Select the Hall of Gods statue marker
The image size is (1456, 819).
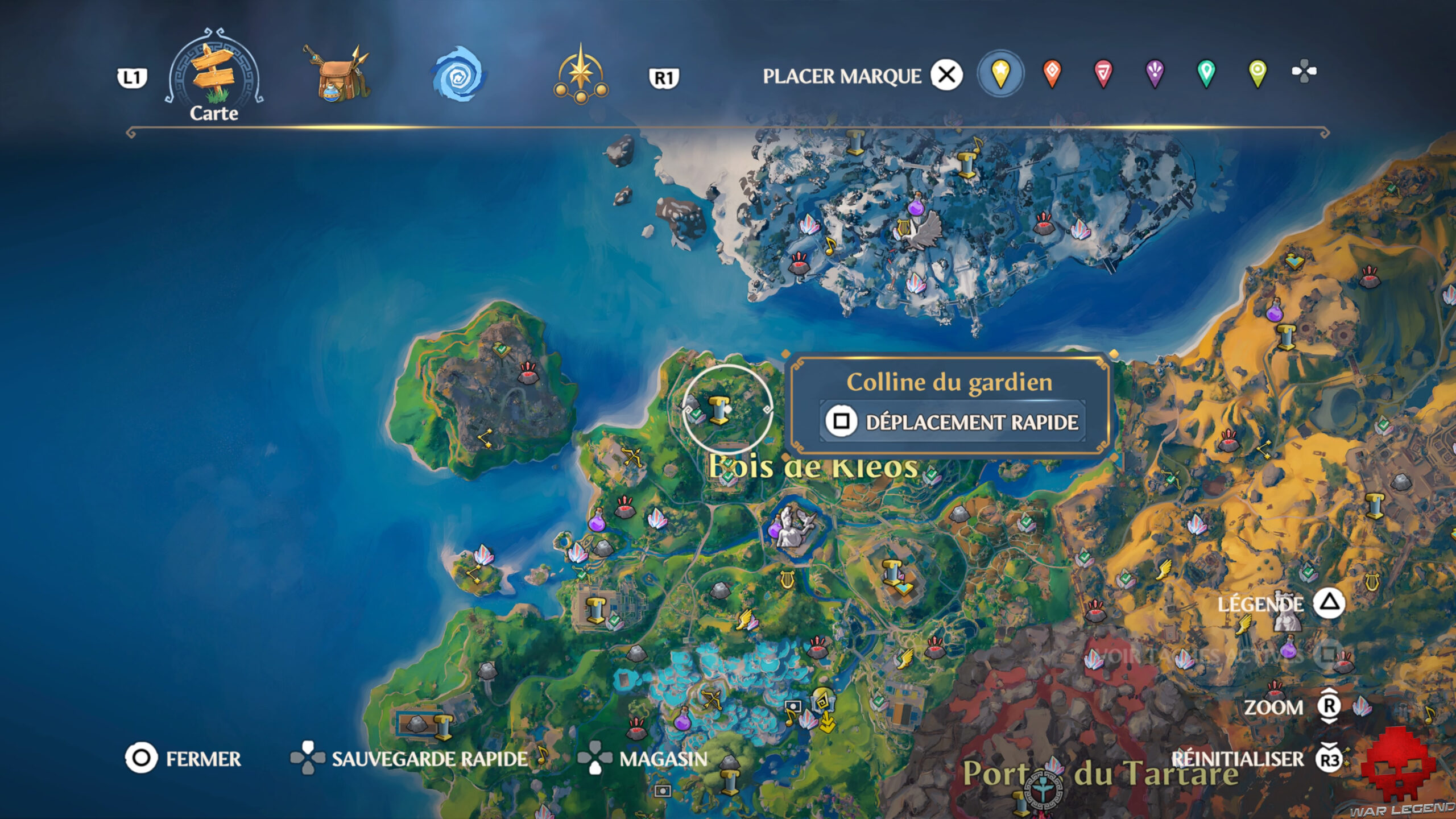(x=793, y=526)
